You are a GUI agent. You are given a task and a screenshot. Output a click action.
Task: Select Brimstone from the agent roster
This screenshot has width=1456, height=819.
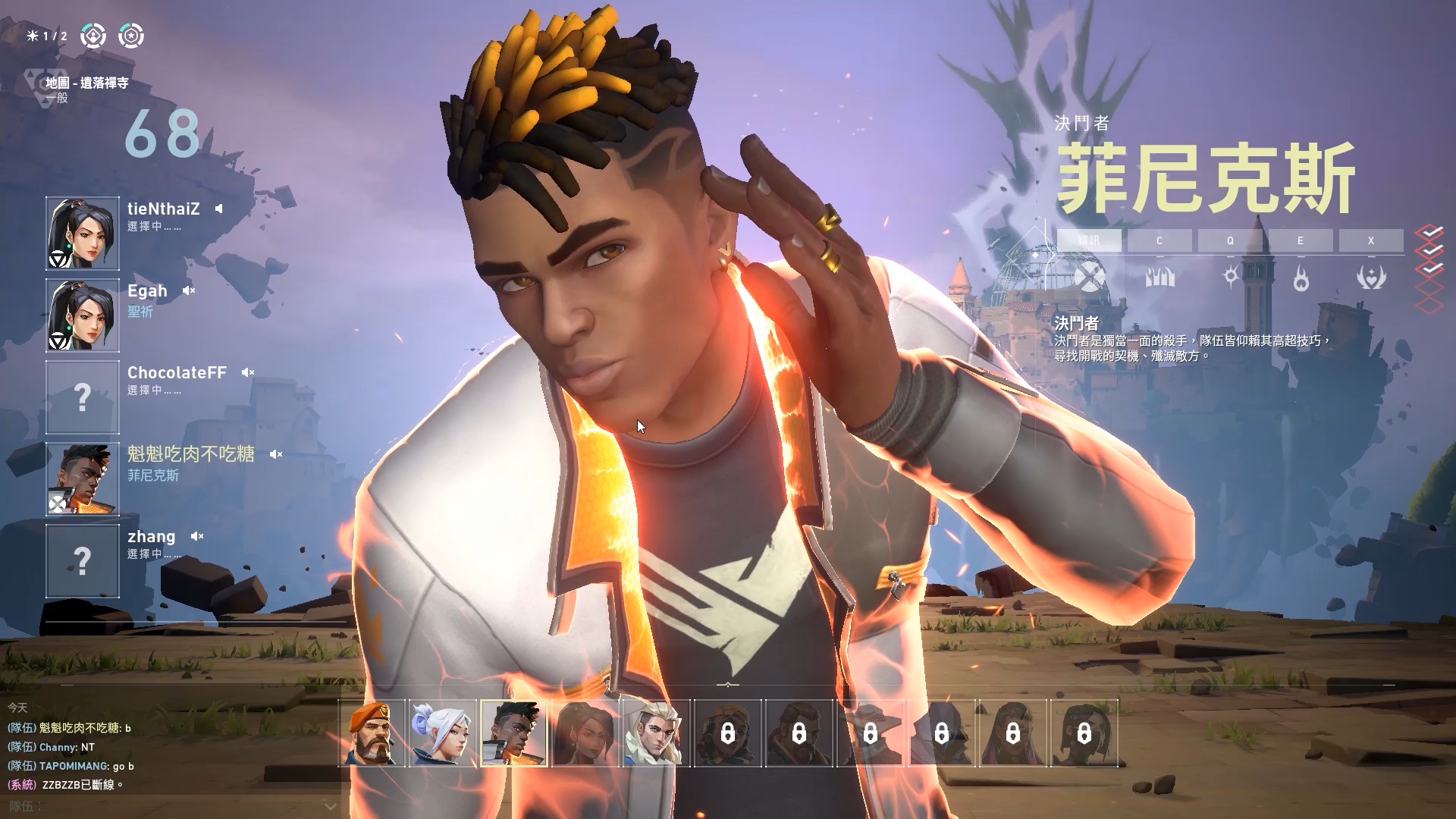tap(372, 733)
